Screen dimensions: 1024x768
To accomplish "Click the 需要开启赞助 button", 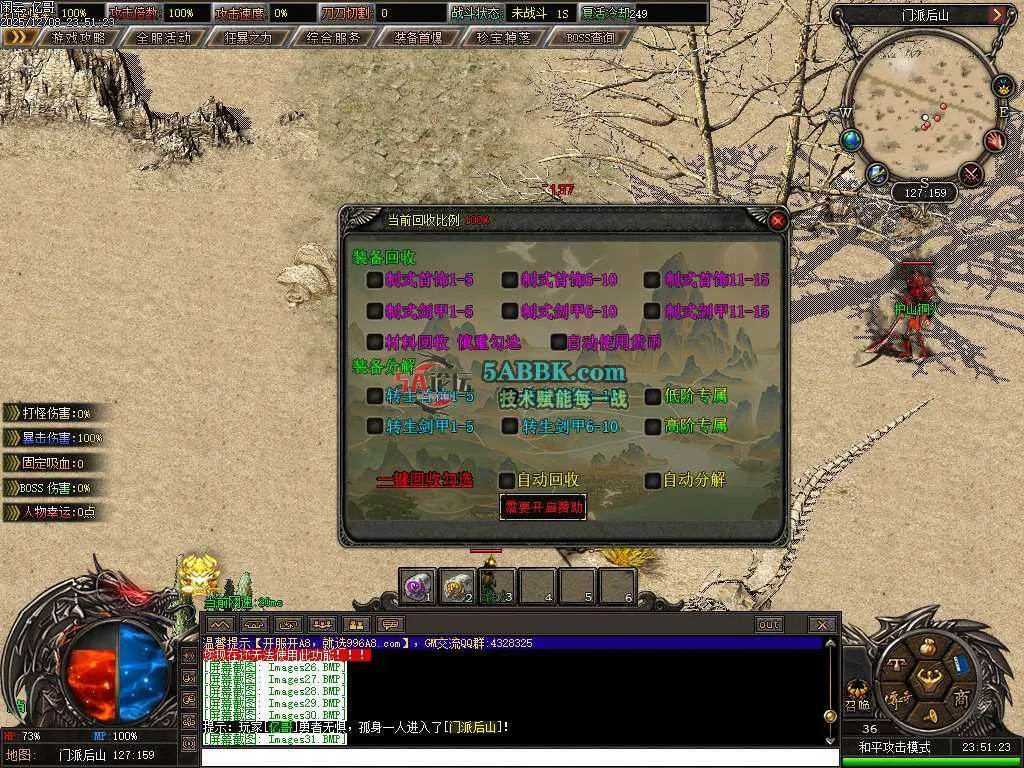I will point(543,507).
